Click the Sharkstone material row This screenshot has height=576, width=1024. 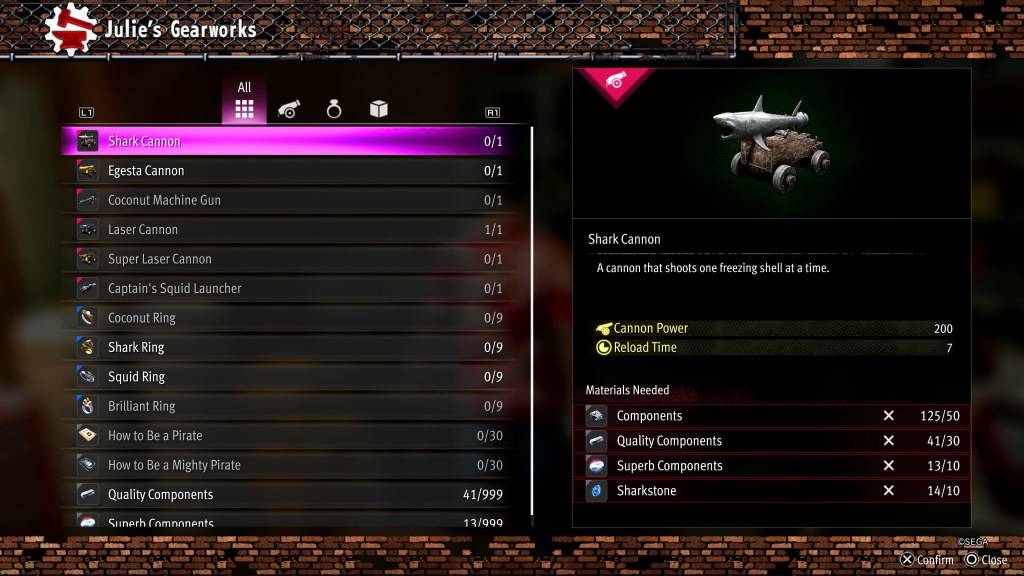(x=772, y=491)
